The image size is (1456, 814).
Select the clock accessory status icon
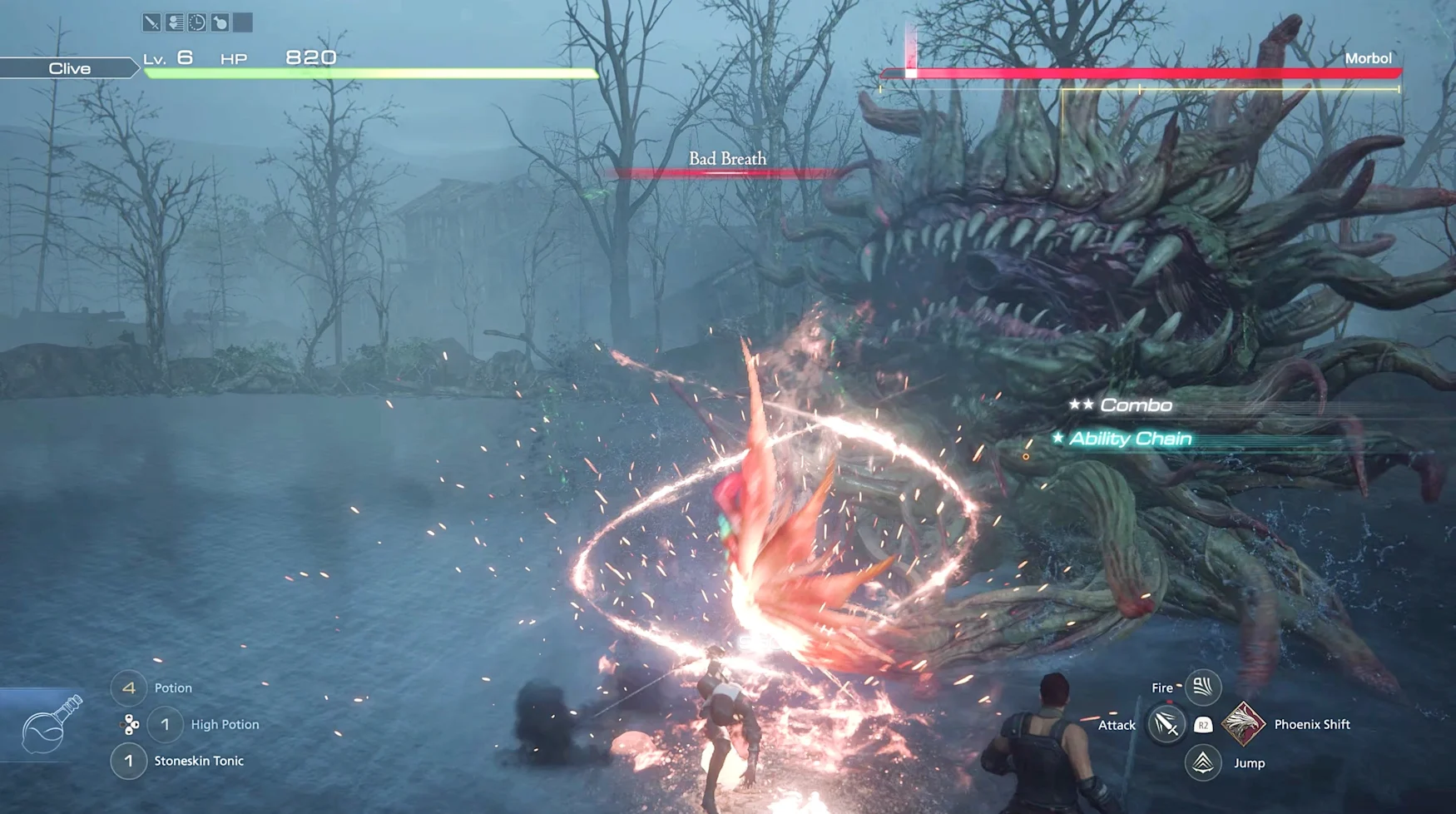click(197, 22)
